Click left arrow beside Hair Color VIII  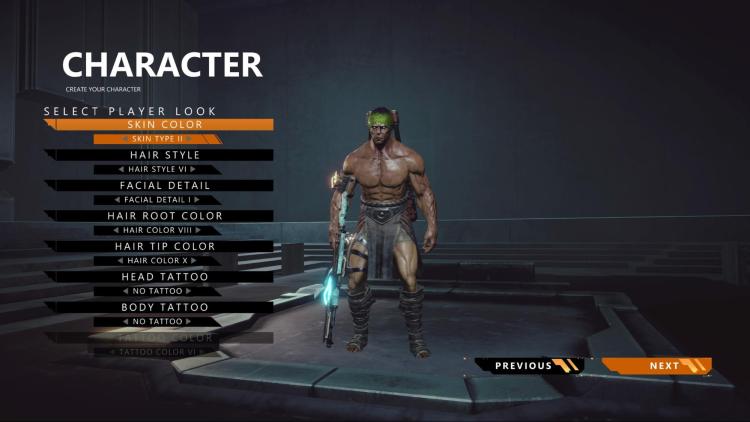116,230
